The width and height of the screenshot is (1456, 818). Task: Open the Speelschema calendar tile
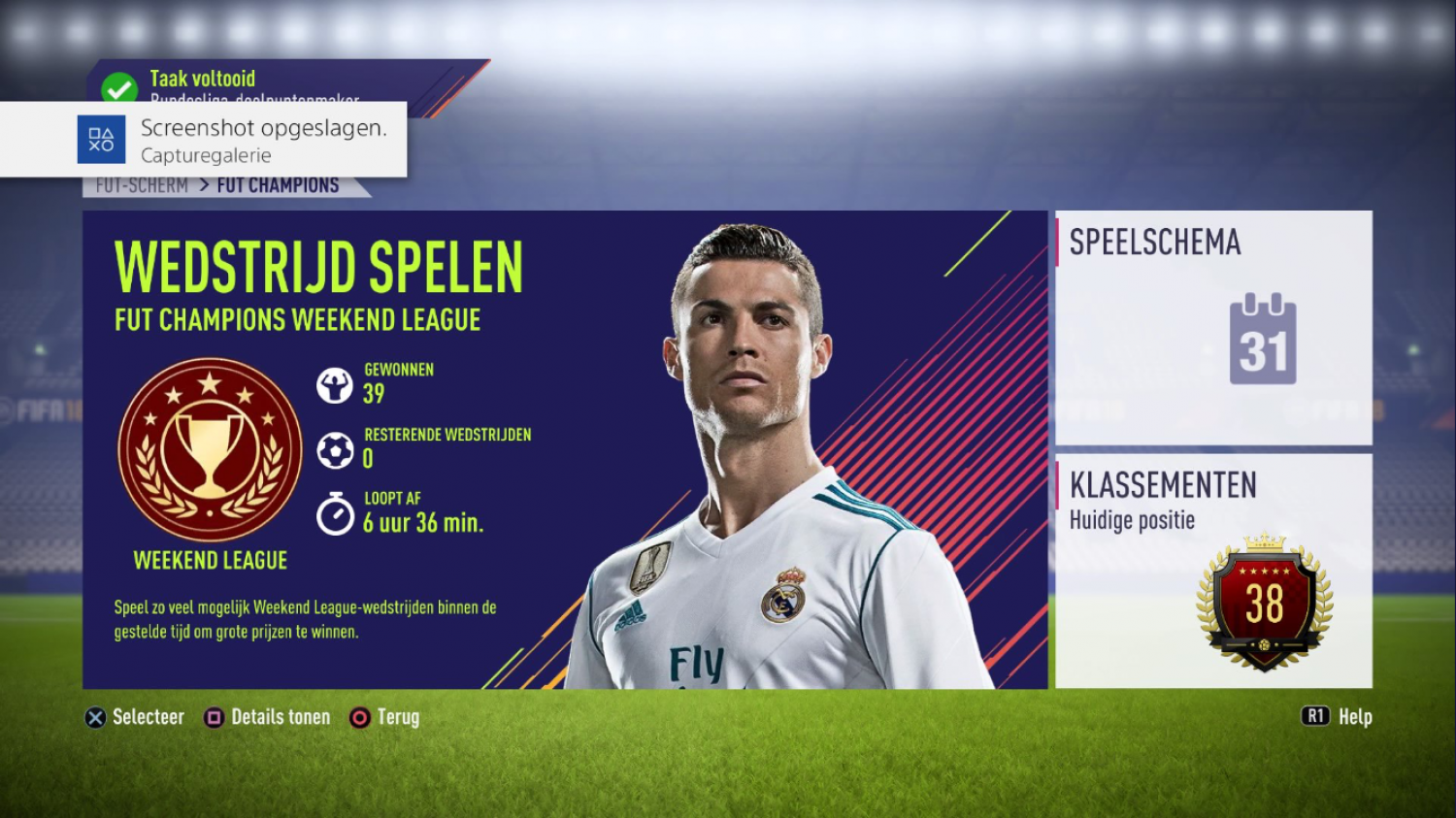[1213, 327]
